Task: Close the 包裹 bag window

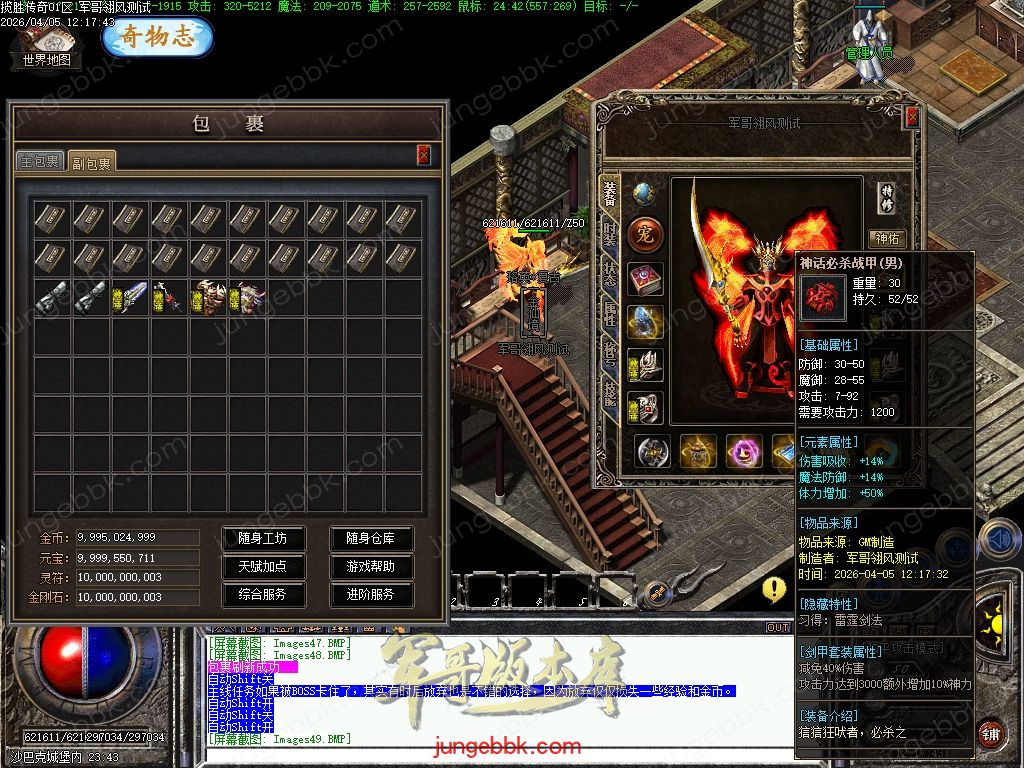Action: point(424,154)
